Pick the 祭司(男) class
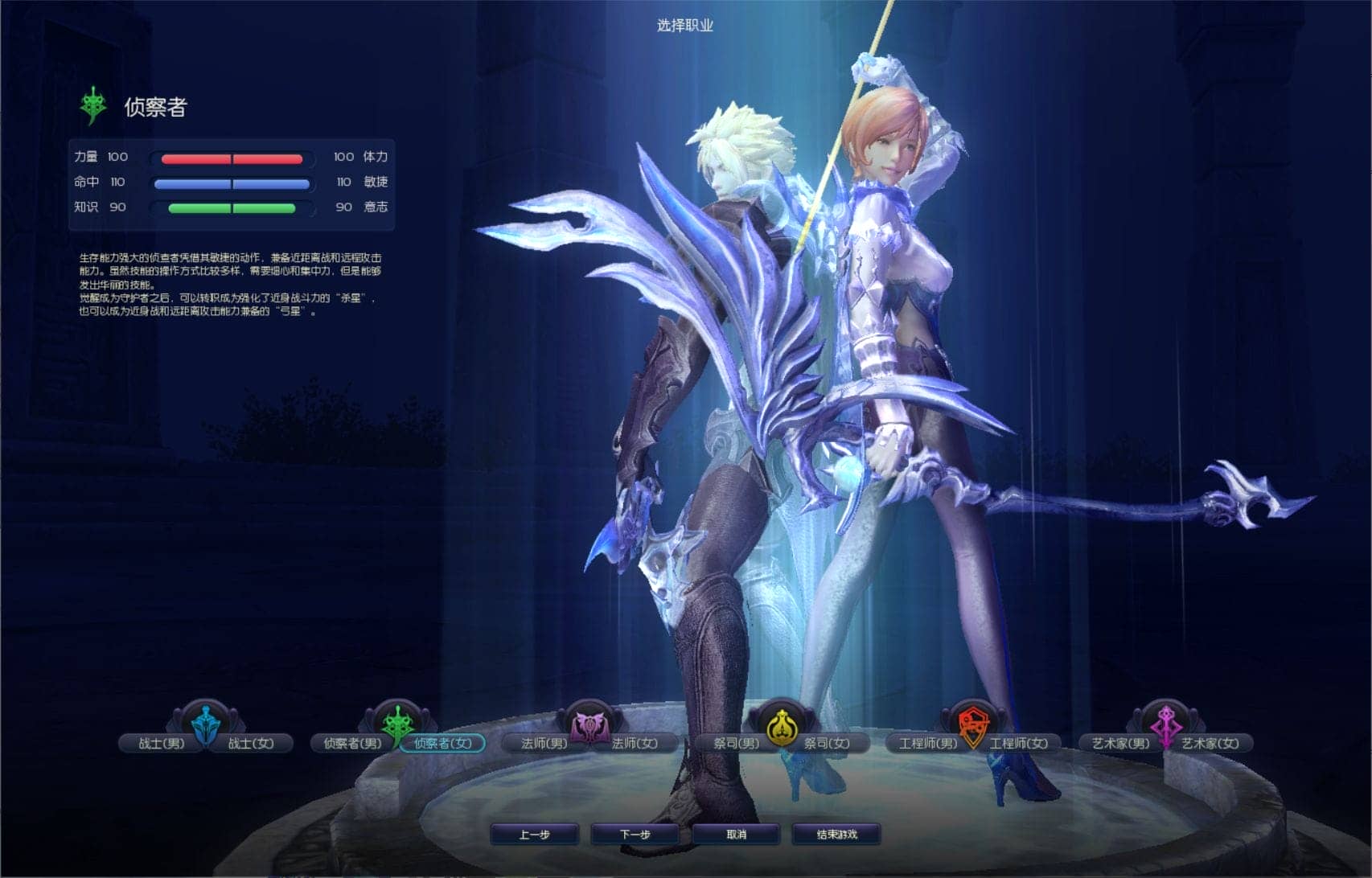The width and height of the screenshot is (1372, 878). click(736, 744)
